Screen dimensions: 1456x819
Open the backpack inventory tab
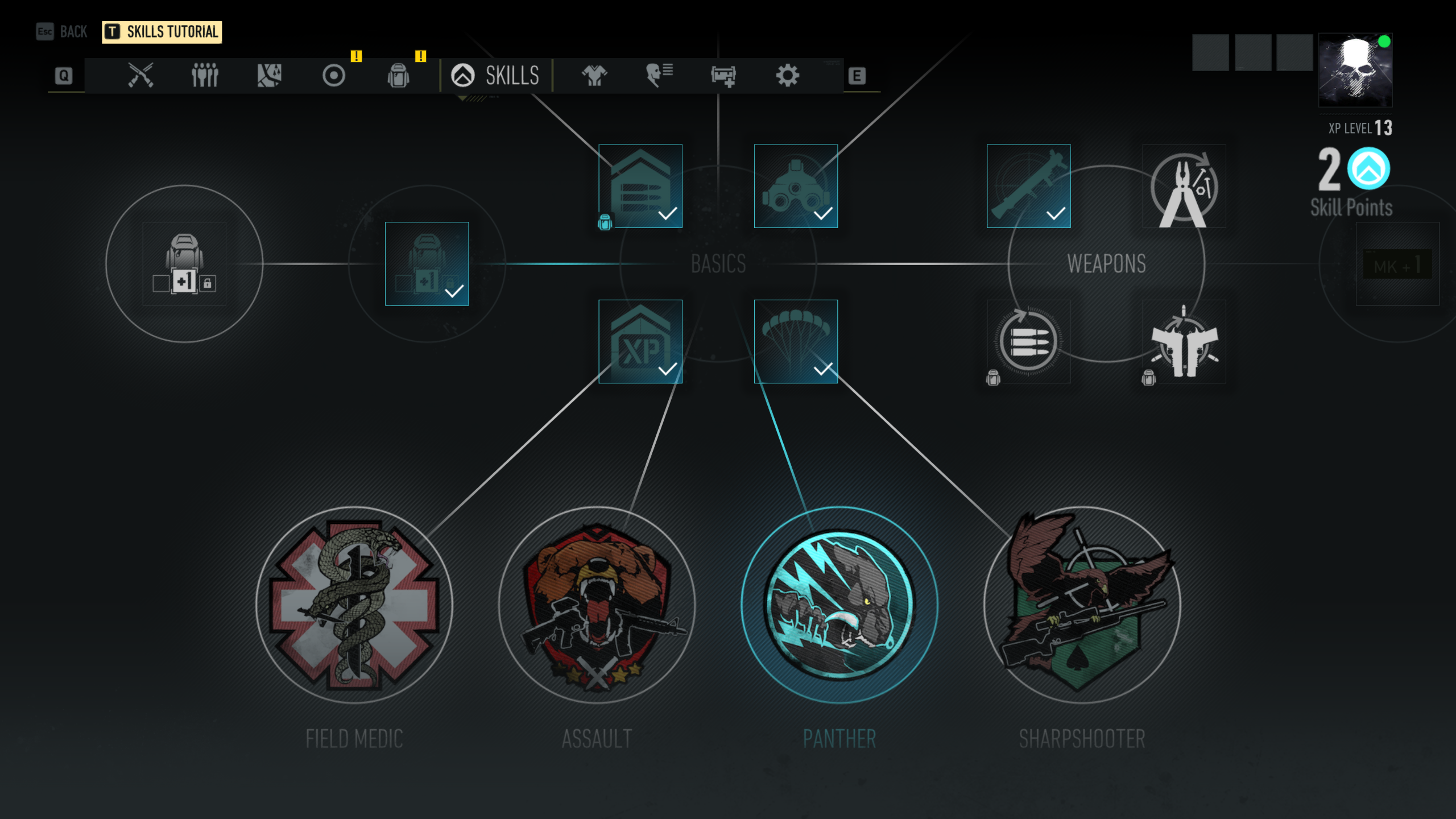tap(398, 75)
